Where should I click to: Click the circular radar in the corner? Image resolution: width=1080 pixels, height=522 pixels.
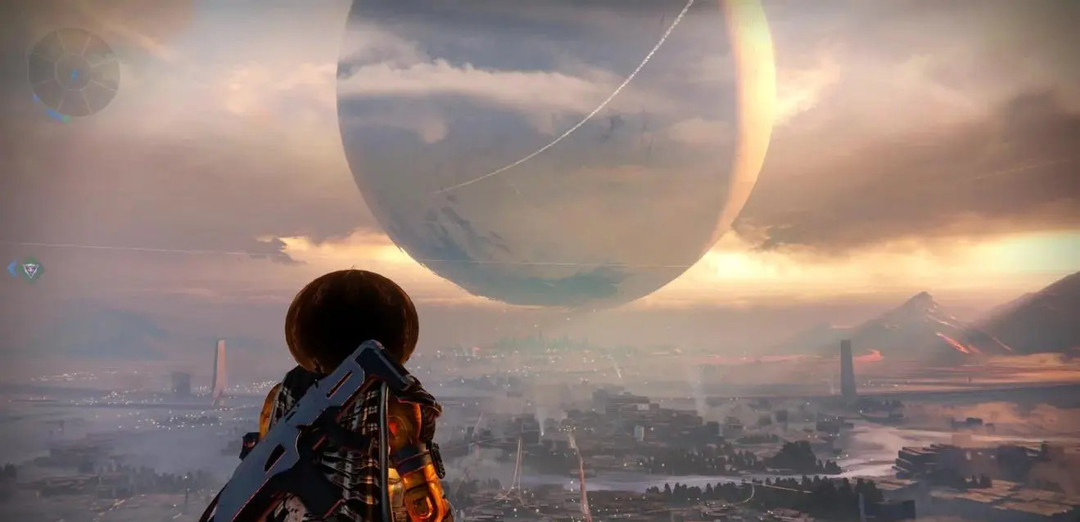point(73,72)
